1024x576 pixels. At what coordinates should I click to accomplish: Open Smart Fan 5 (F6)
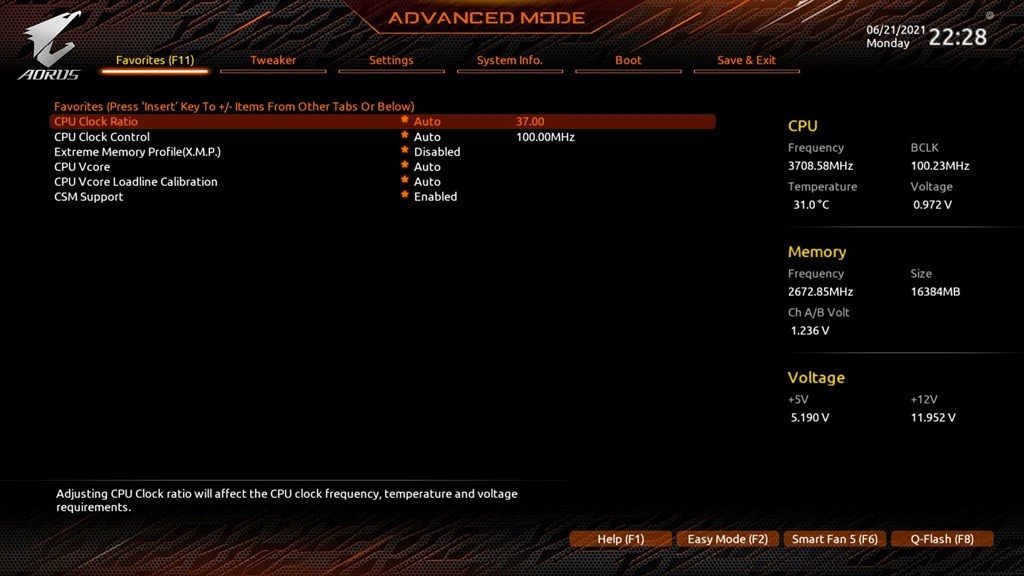pos(834,539)
